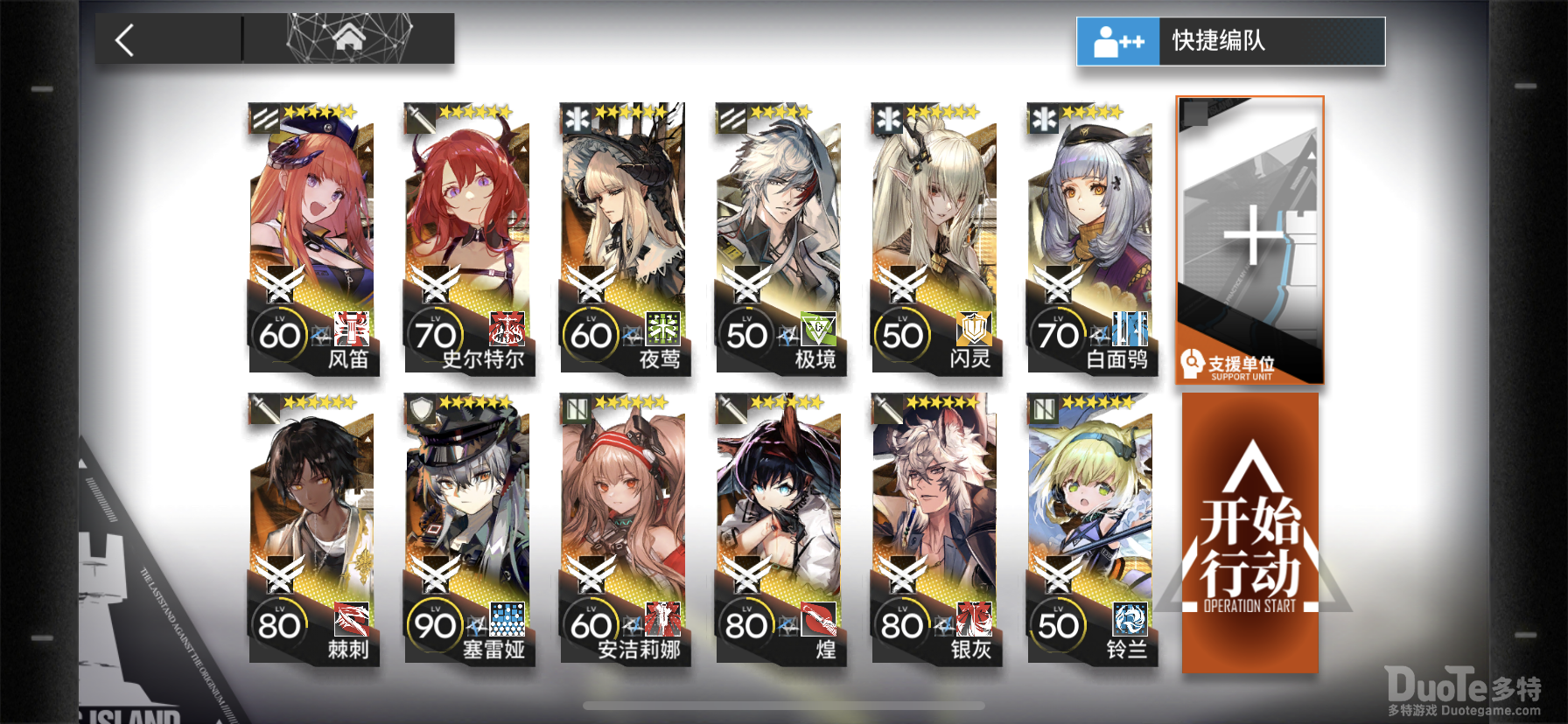Select operator 棘刺 card
1568x724 pixels.
(312, 528)
